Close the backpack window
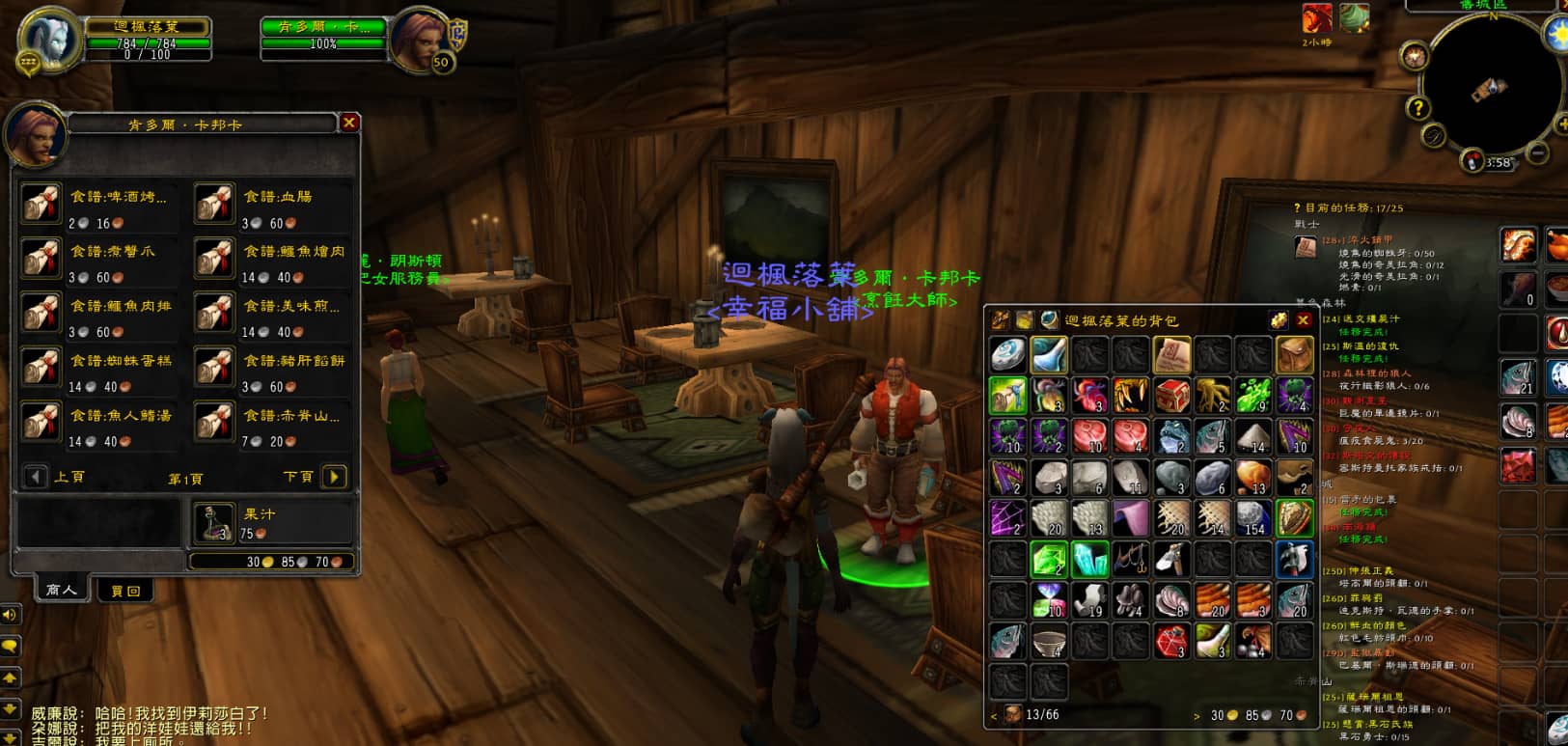Screen dimensions: 1568x746 [x=1304, y=320]
